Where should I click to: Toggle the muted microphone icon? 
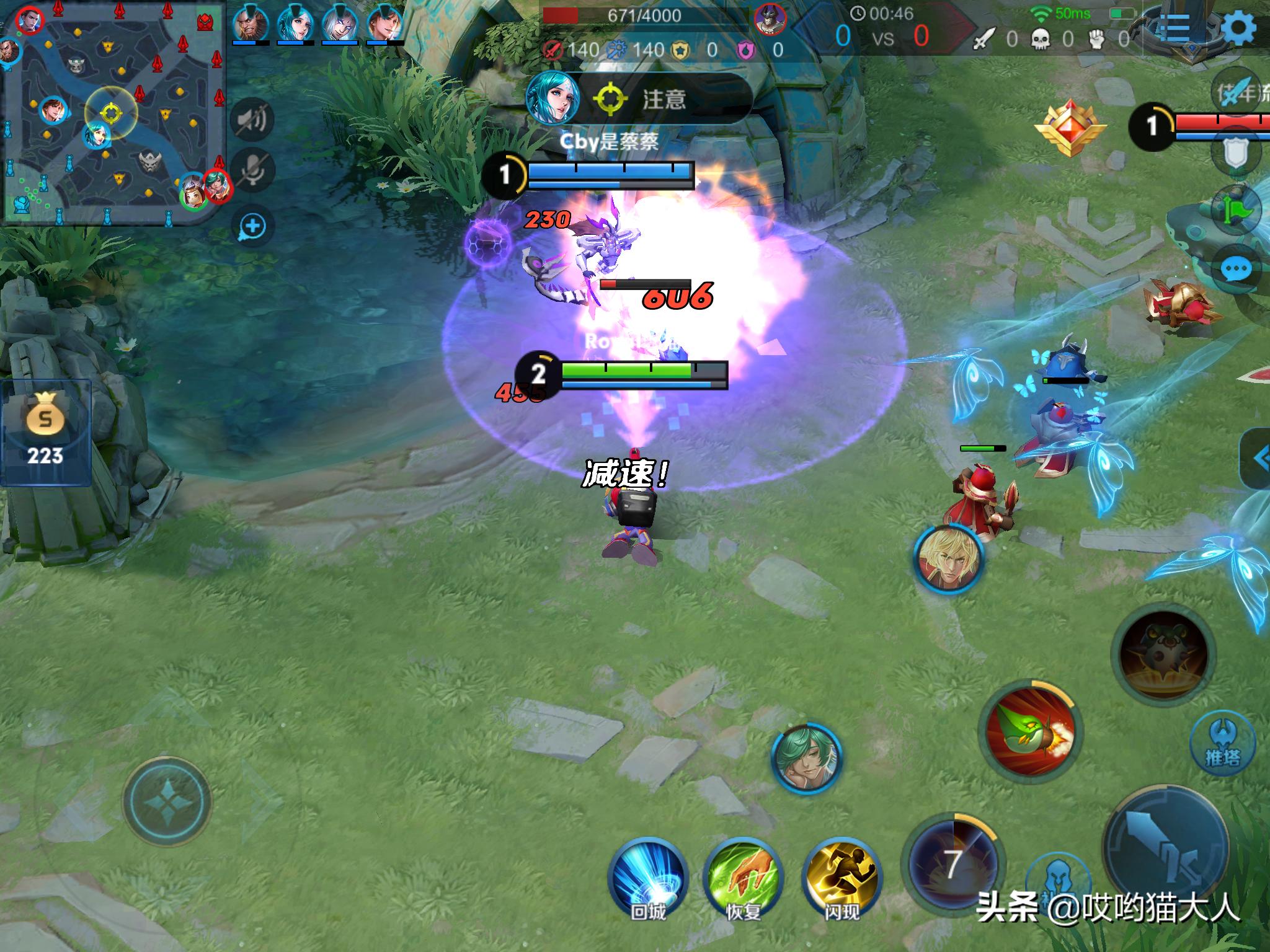[252, 169]
